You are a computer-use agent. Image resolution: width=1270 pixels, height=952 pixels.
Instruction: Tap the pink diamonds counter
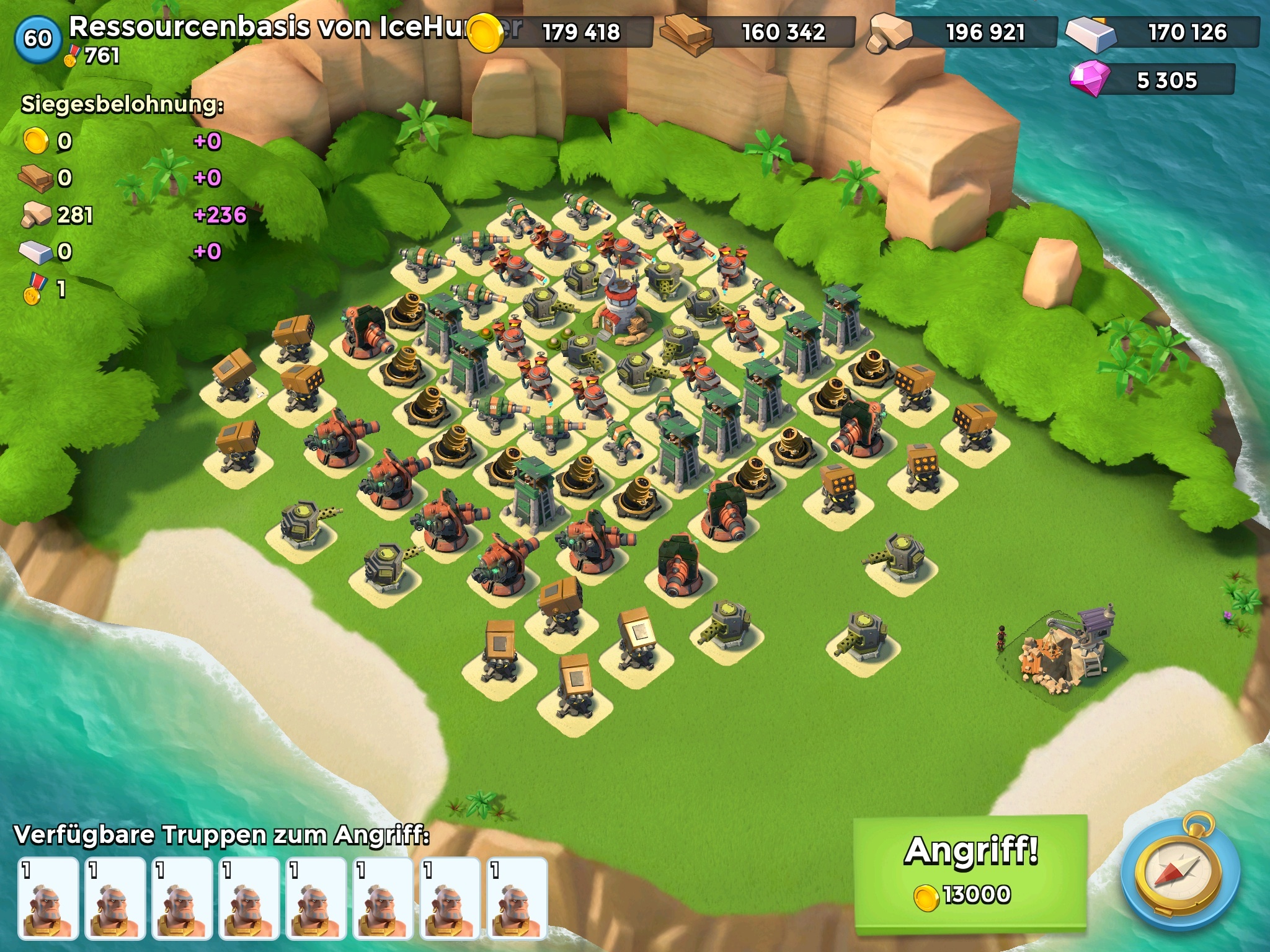tap(1153, 81)
